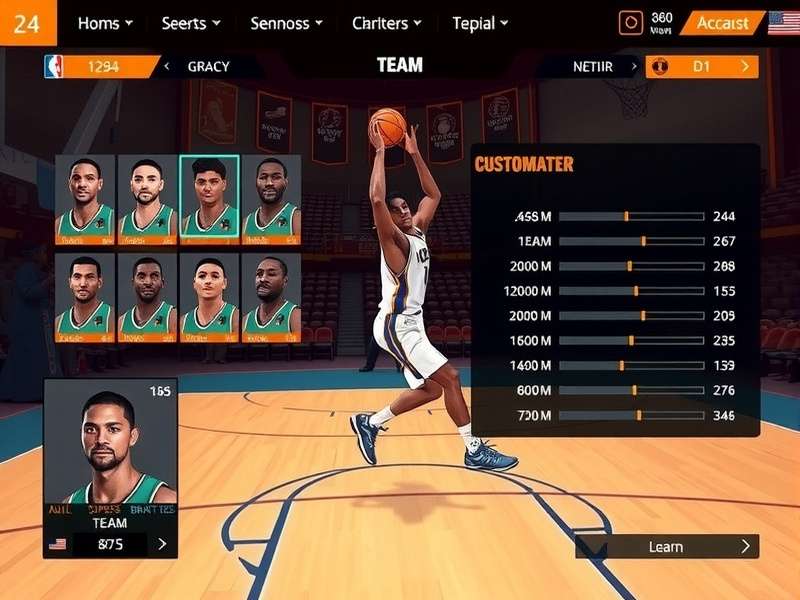The height and width of the screenshot is (600, 800).
Task: Click the 24 logo tile
Action: pyautogui.click(x=28, y=23)
